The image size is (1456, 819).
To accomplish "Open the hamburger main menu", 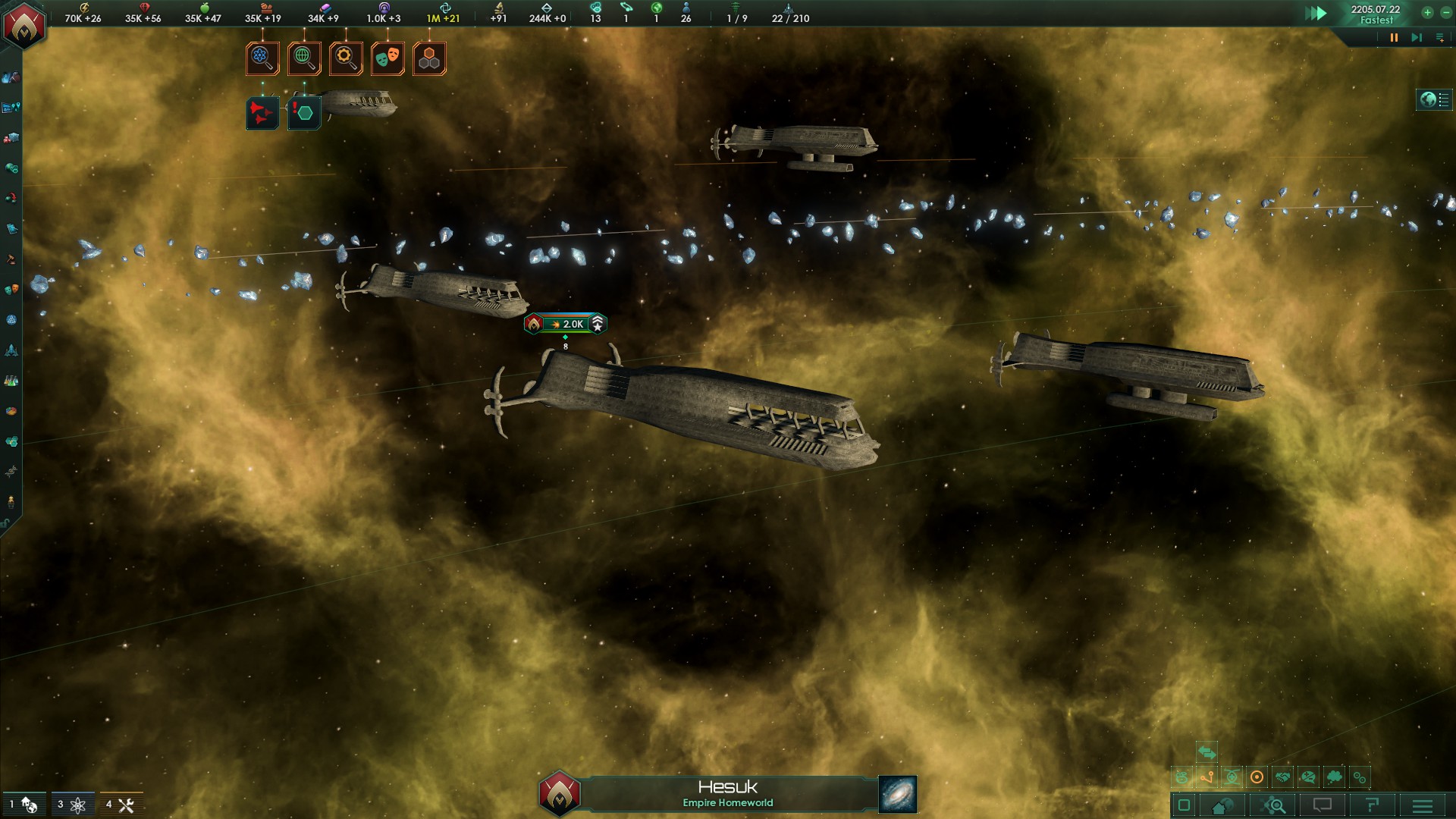I will 1423,805.
